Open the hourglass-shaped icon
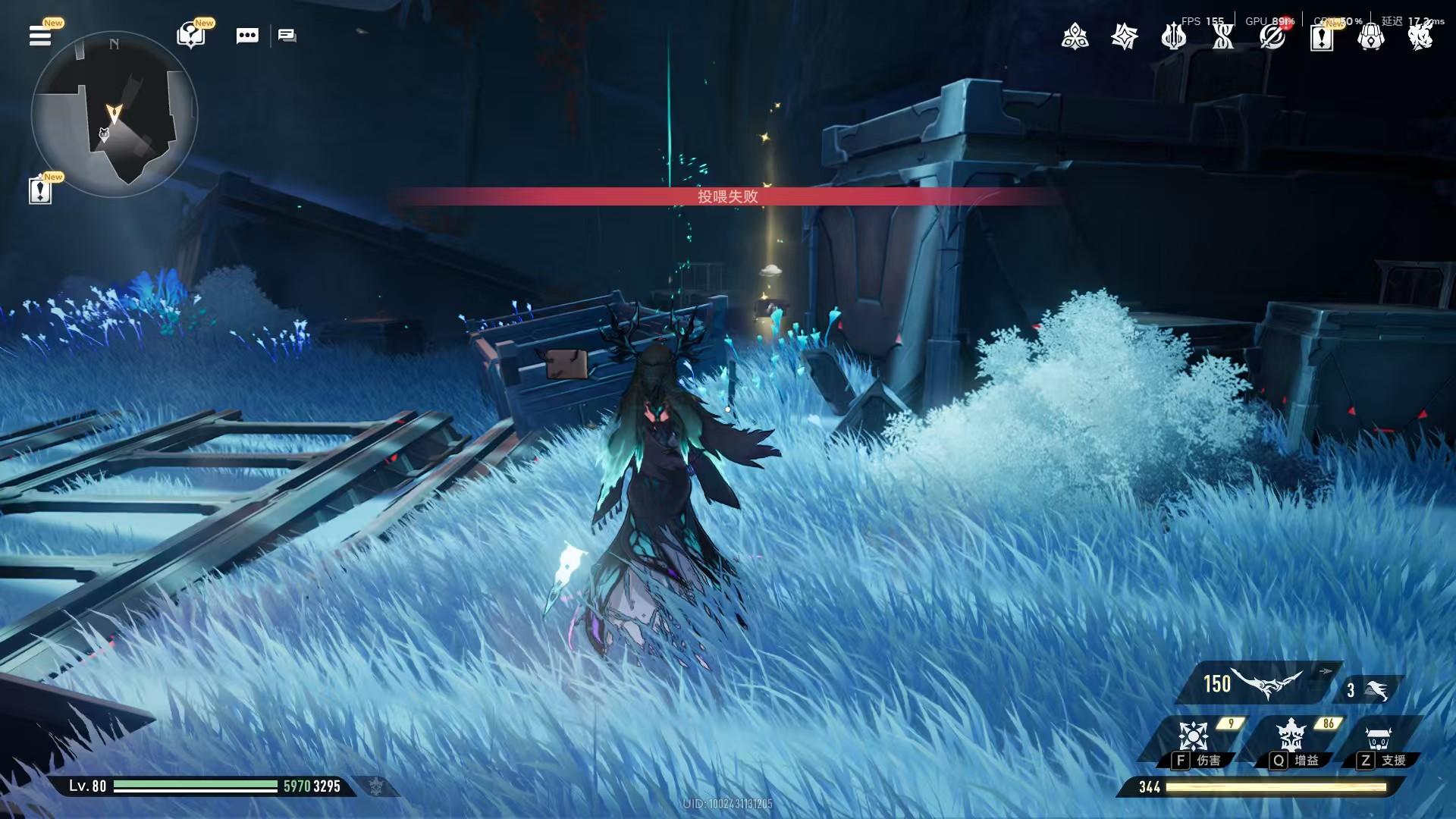The image size is (1456, 819). tap(1222, 36)
